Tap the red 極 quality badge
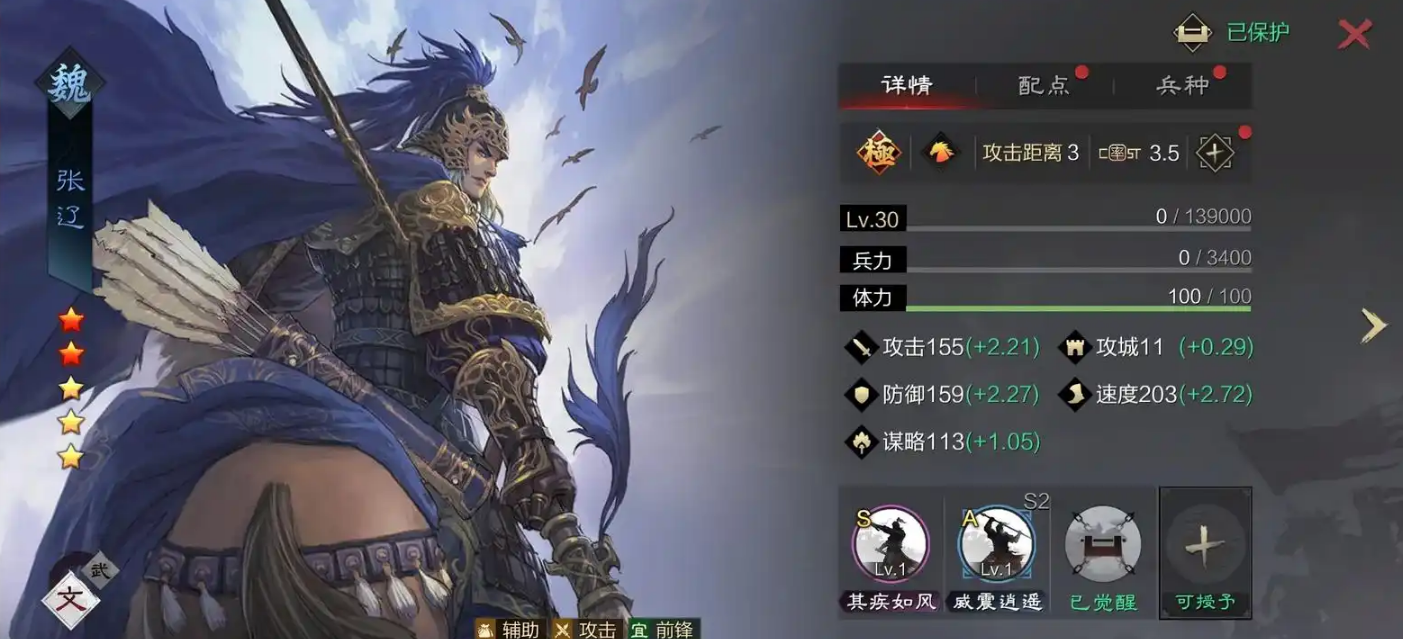This screenshot has width=1403, height=639. [879, 153]
